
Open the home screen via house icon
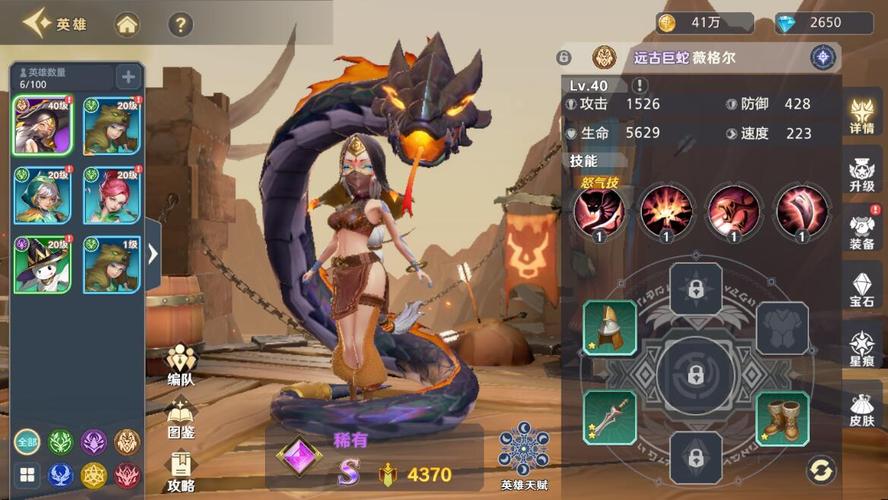click(x=127, y=24)
